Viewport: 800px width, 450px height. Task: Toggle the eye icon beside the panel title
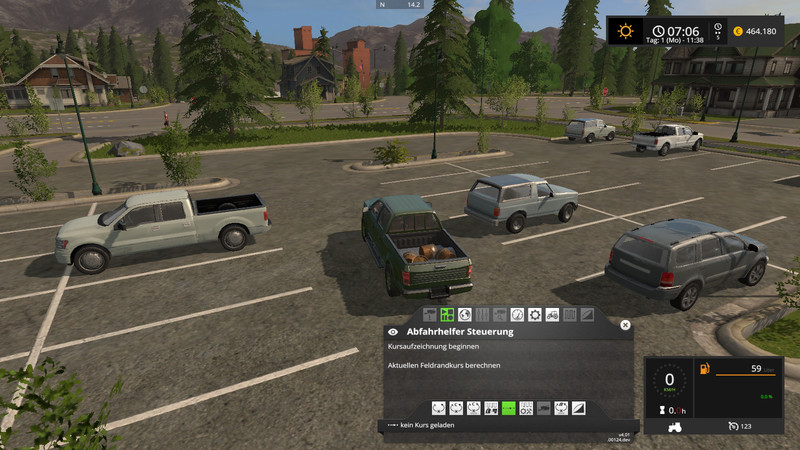click(x=393, y=331)
